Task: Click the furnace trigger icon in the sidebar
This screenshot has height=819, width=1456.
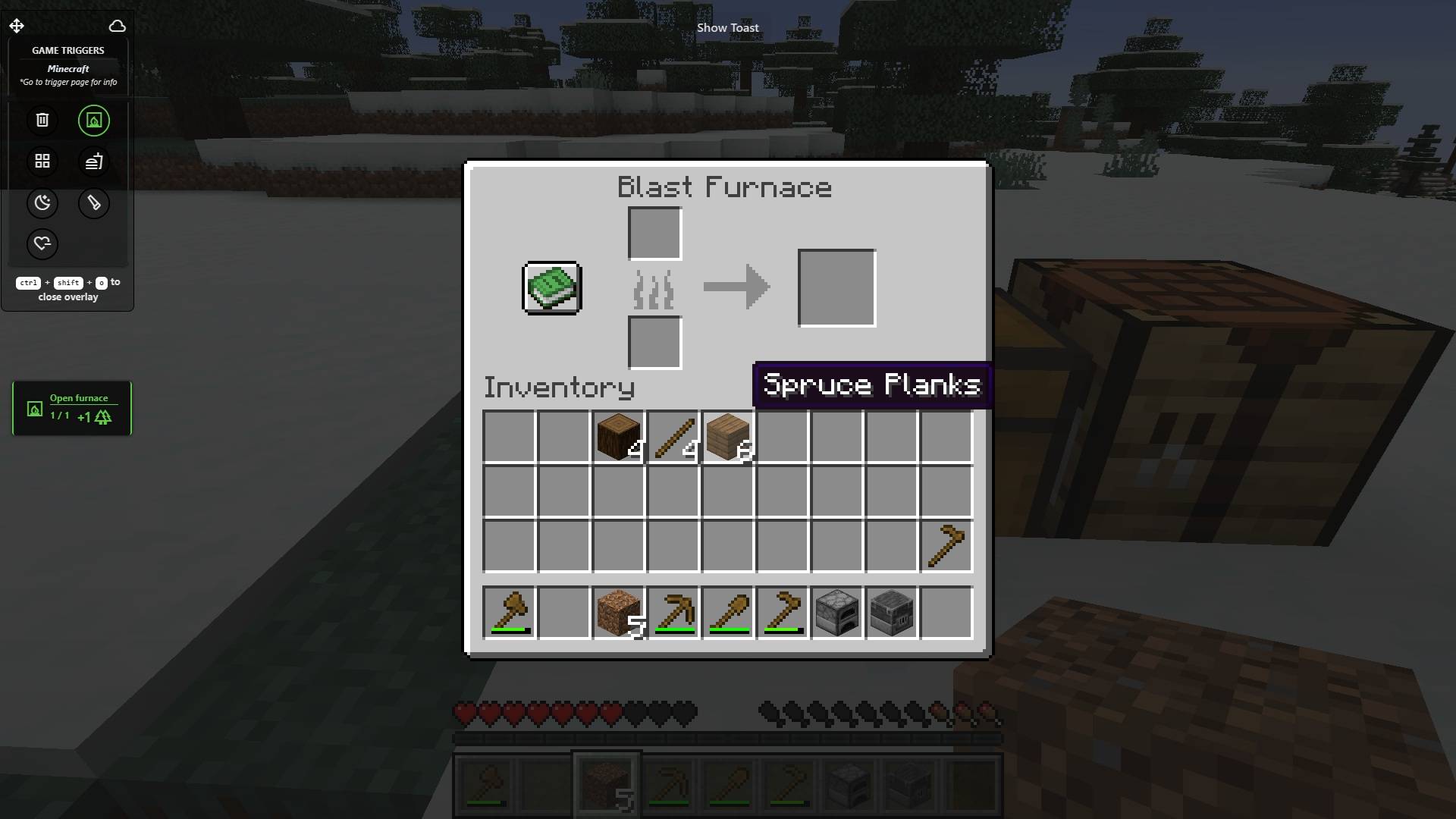Action: click(x=94, y=120)
